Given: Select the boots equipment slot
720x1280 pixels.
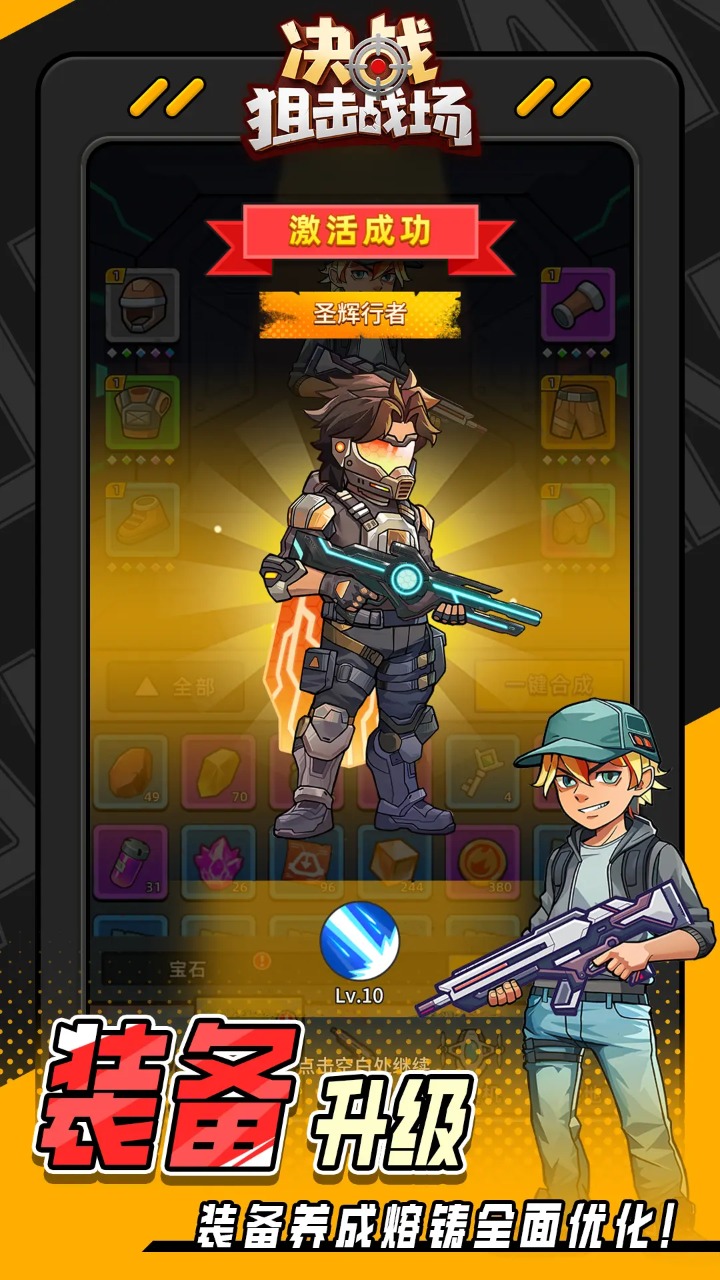Looking at the screenshot, I should (143, 520).
